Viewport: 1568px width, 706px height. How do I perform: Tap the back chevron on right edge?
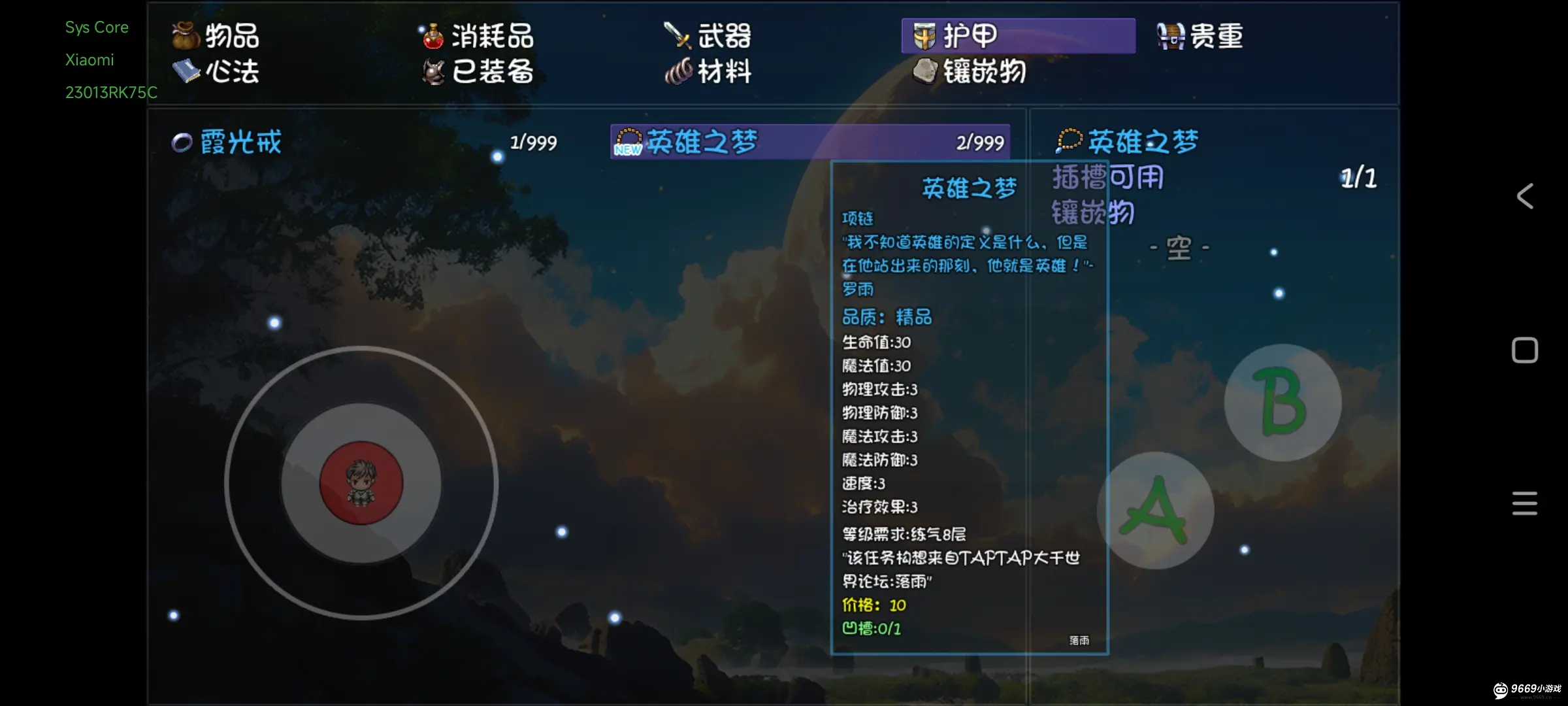pos(1524,195)
